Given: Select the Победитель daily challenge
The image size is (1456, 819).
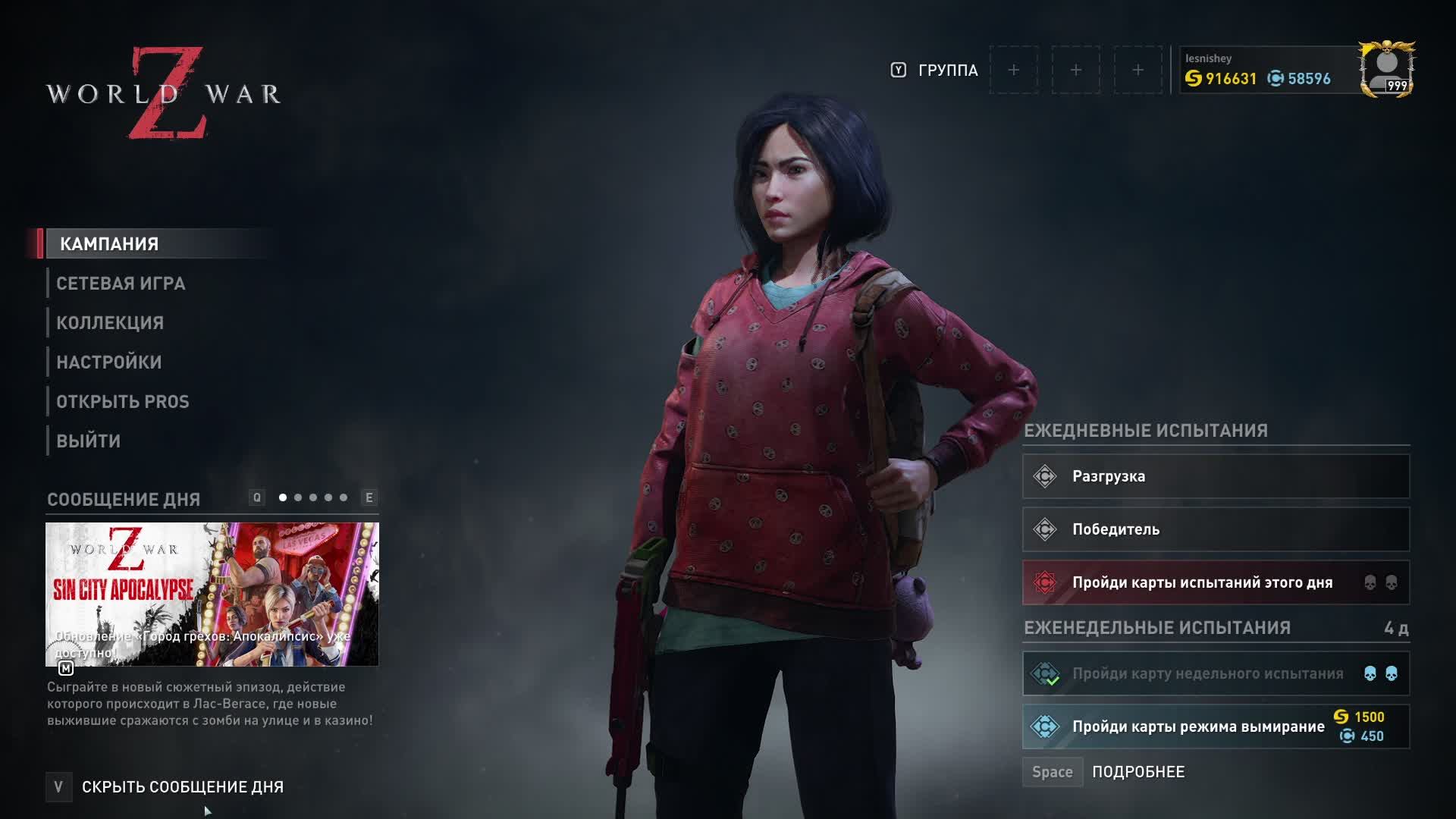Looking at the screenshot, I should pos(1216,529).
